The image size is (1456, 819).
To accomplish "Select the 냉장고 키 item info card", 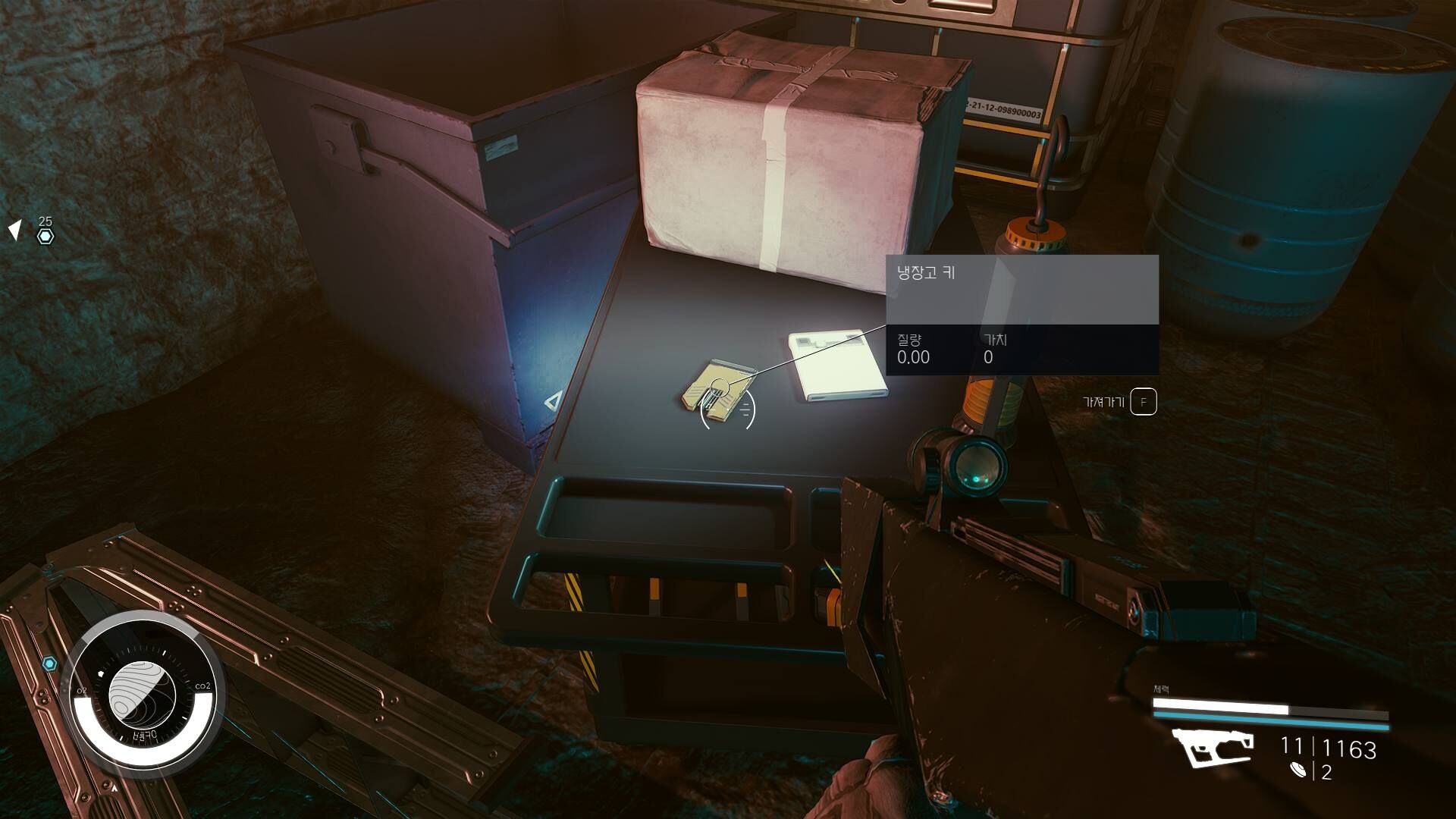I will pos(1021,314).
